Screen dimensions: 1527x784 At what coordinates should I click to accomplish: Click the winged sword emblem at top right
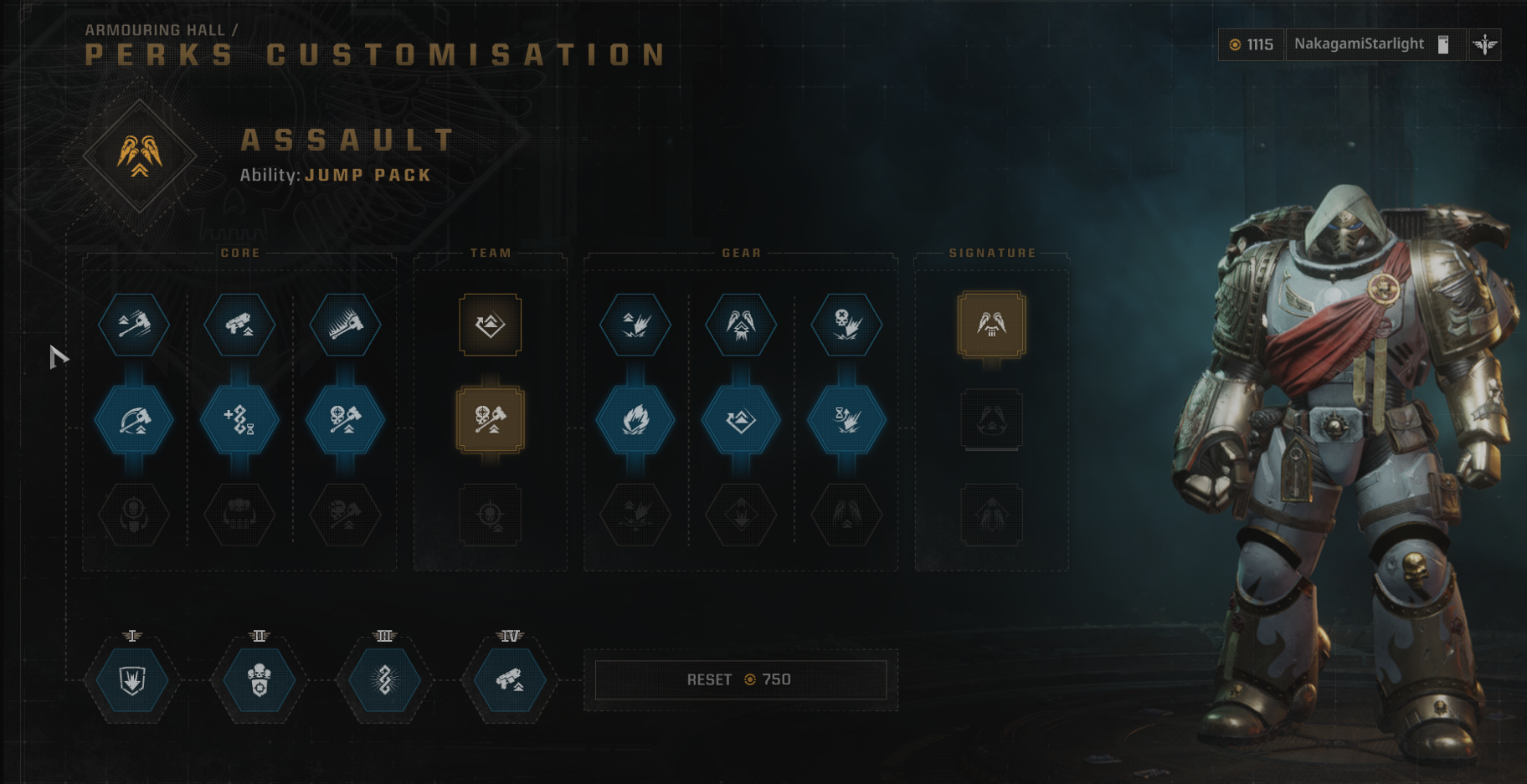coord(1484,44)
